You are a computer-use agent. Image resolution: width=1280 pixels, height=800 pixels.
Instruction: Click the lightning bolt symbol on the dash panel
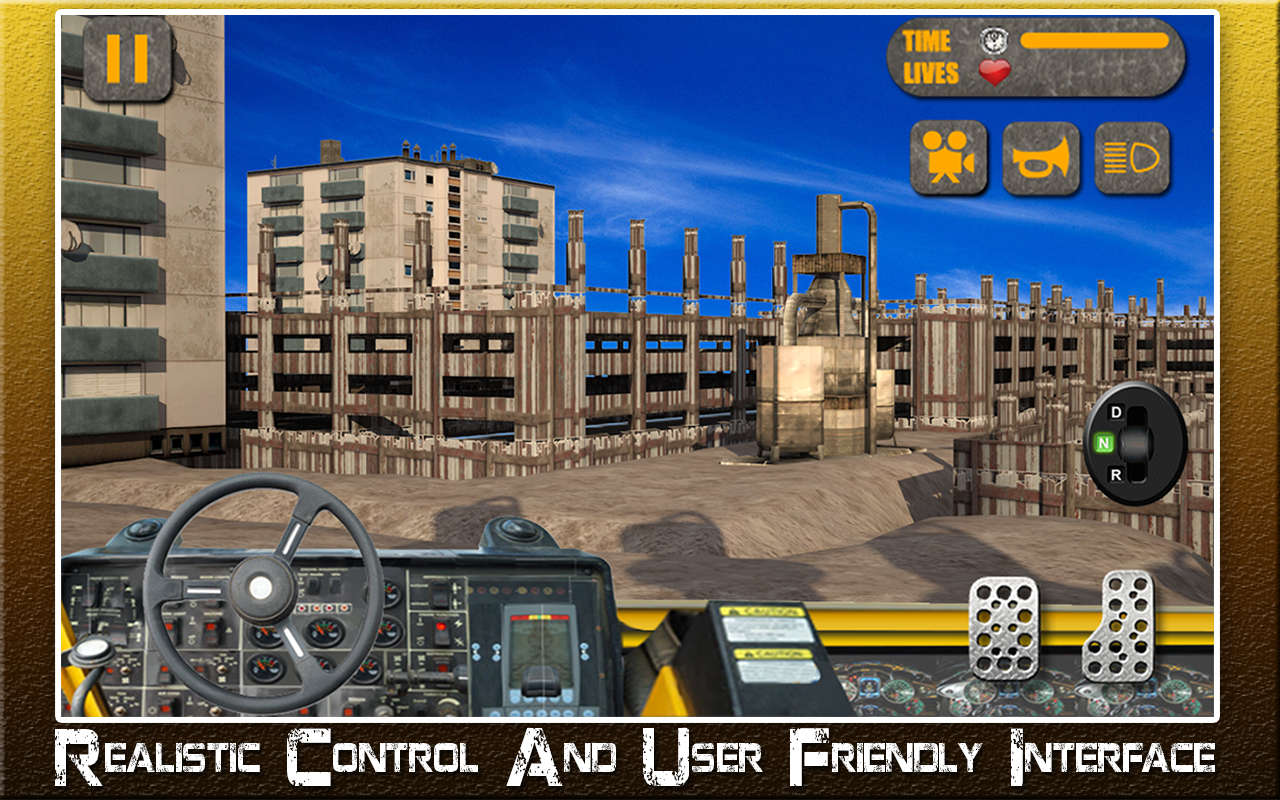point(458,623)
